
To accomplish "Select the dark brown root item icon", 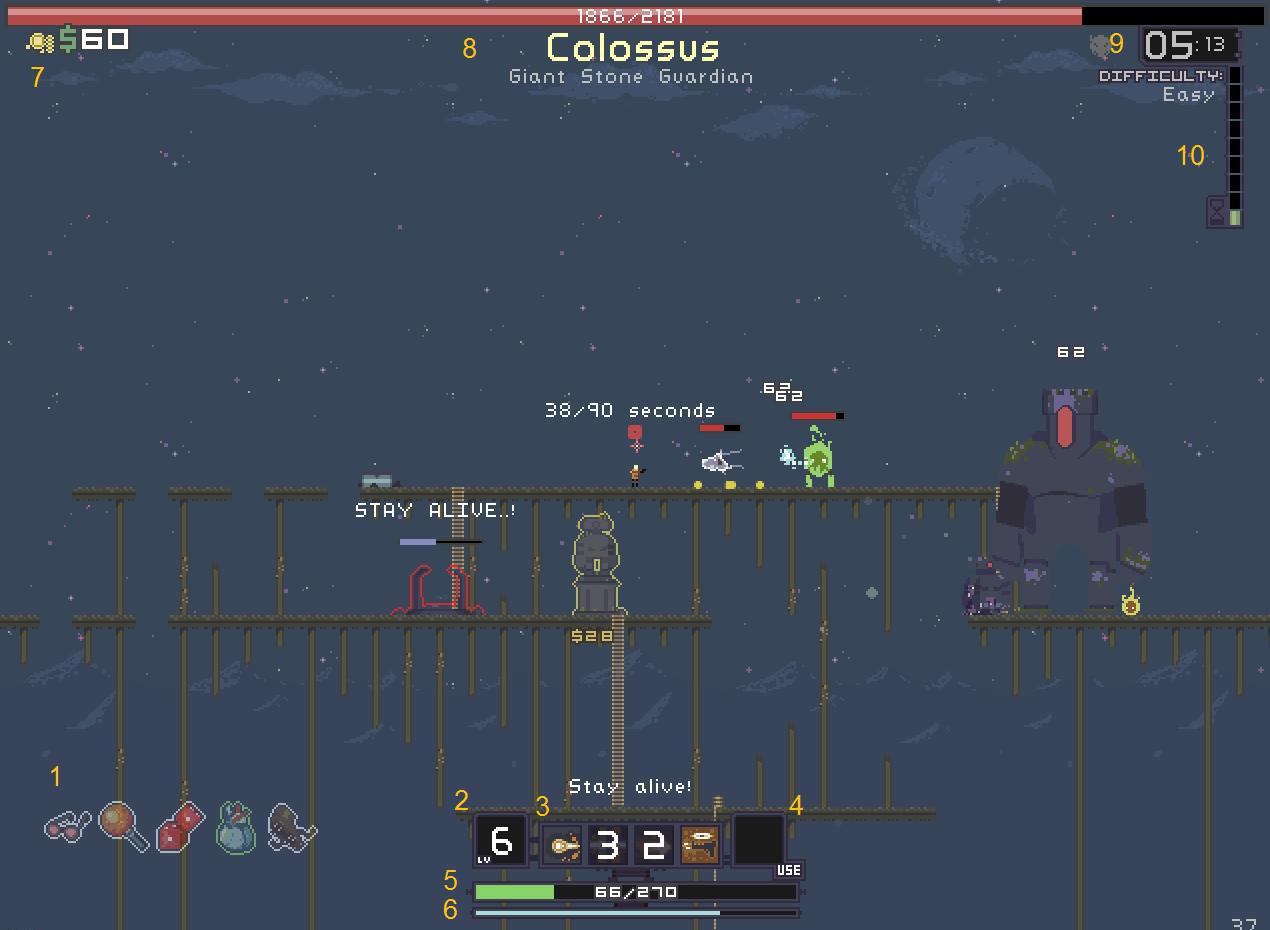I will [x=292, y=827].
